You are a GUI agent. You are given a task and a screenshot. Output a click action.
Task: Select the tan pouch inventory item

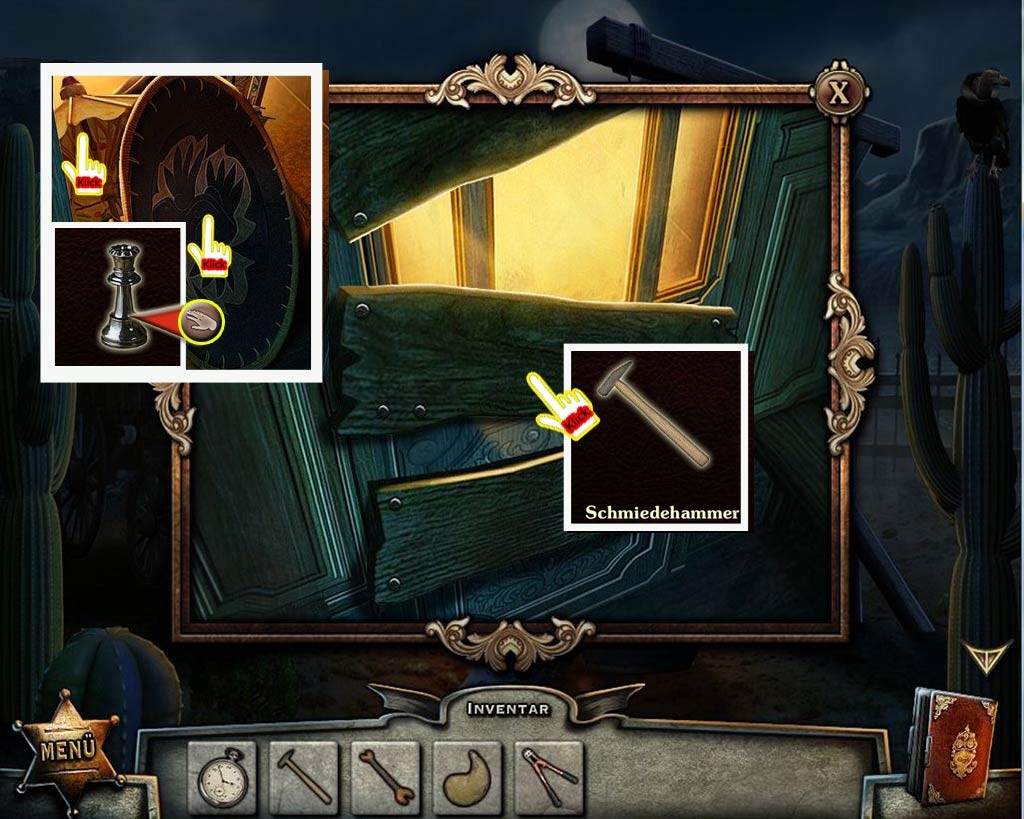[467, 777]
